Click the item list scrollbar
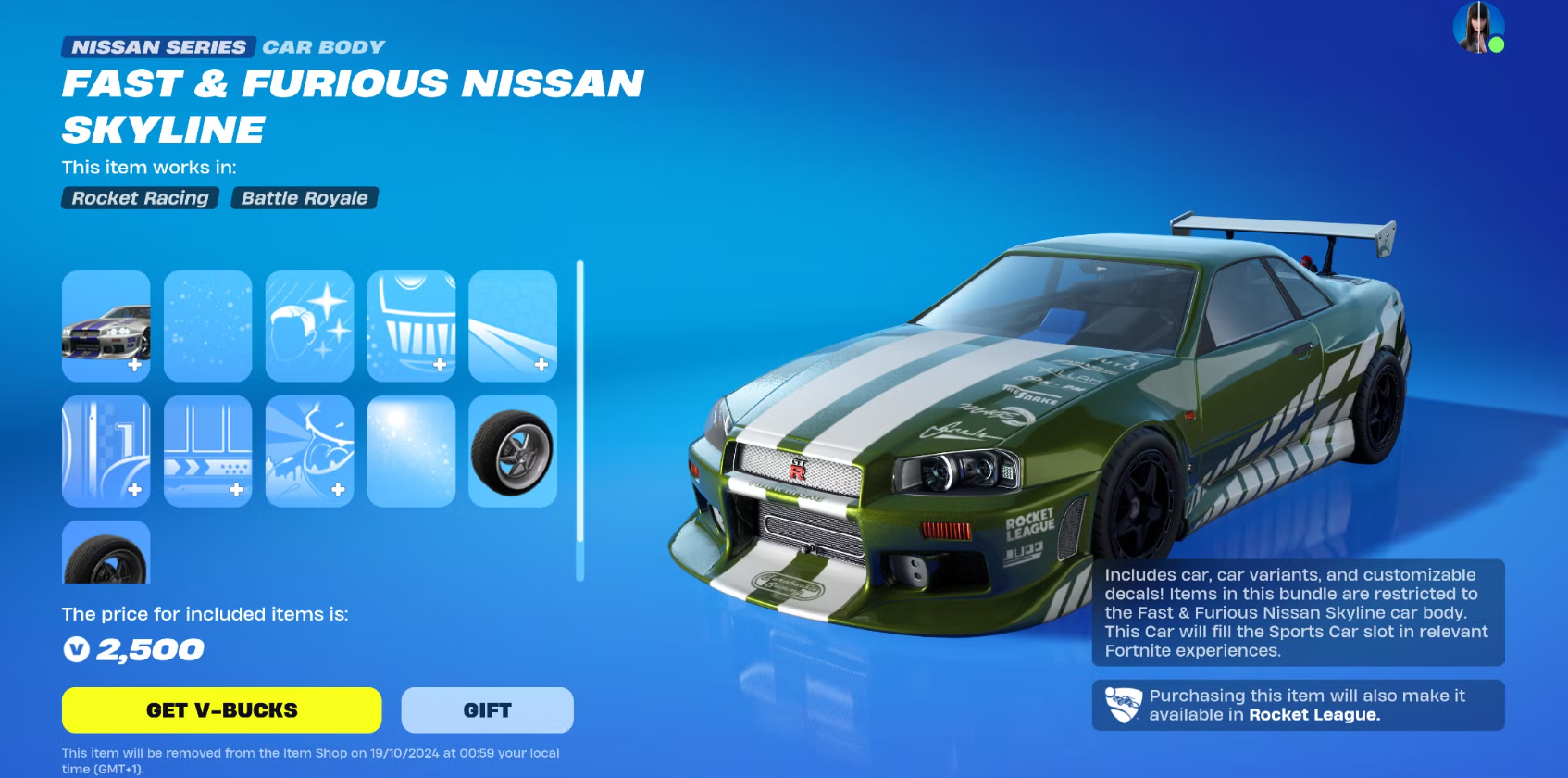This screenshot has height=778, width=1568. click(580, 420)
